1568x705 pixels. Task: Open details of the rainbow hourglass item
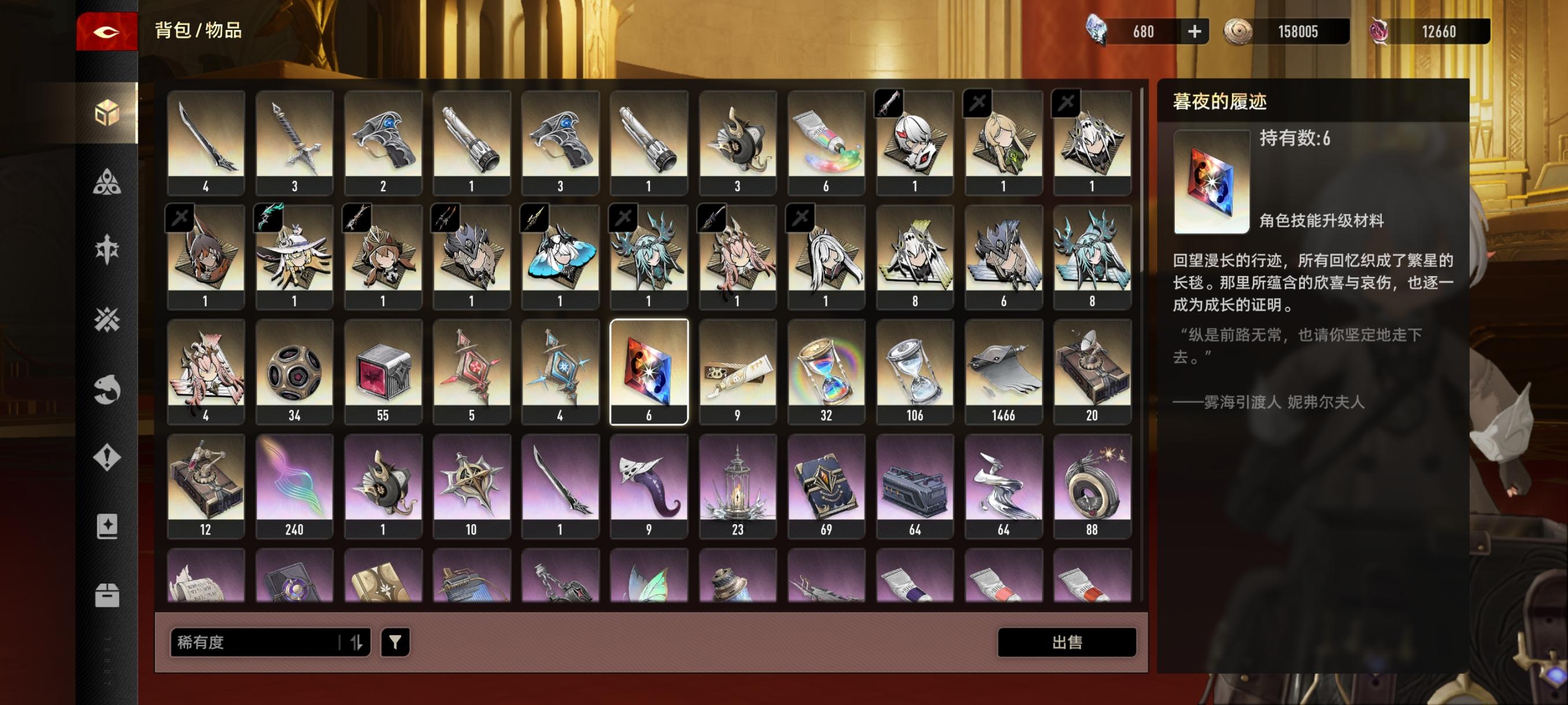(x=826, y=371)
